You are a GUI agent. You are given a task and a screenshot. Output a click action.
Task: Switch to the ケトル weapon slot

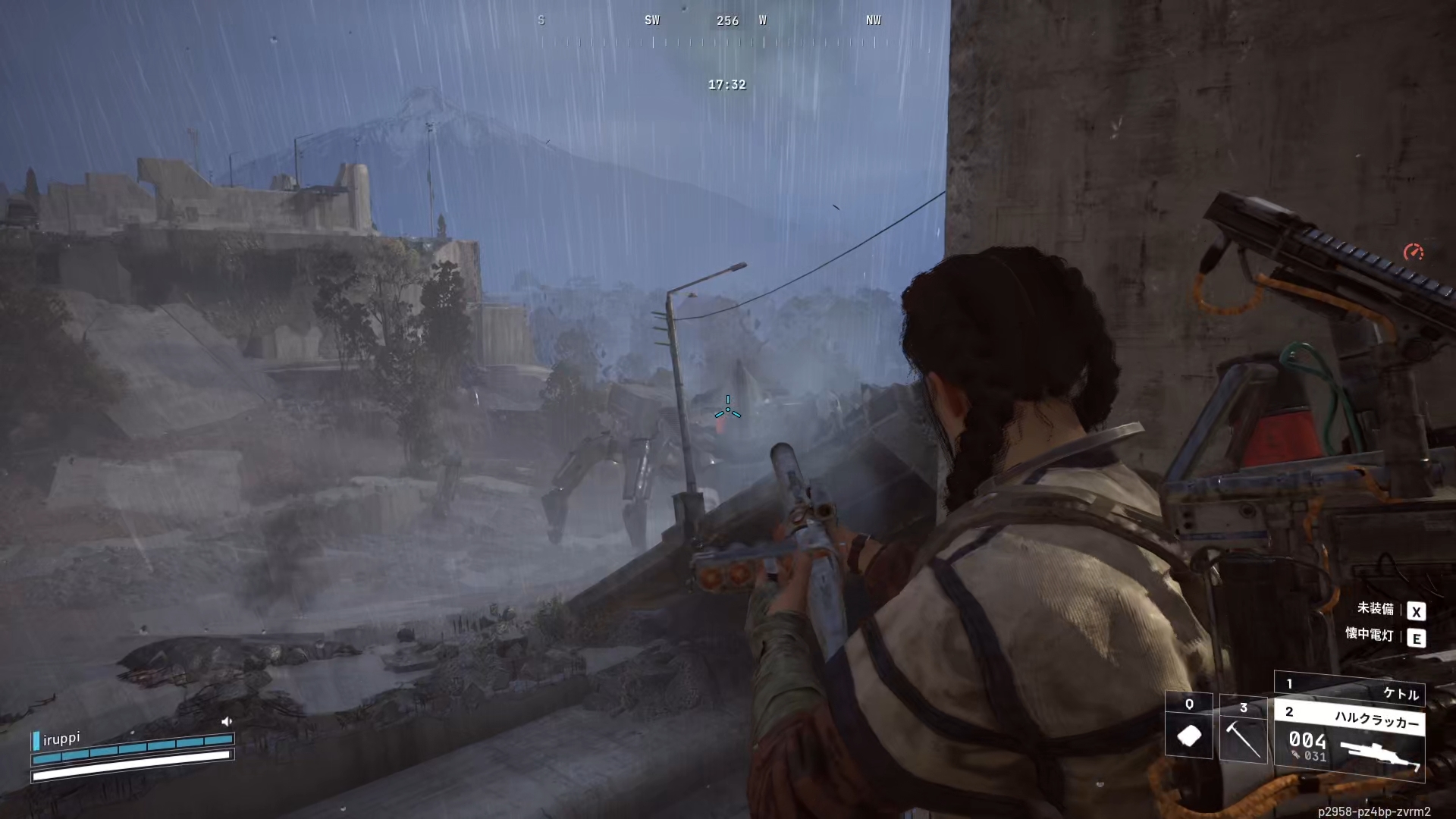click(1350, 689)
